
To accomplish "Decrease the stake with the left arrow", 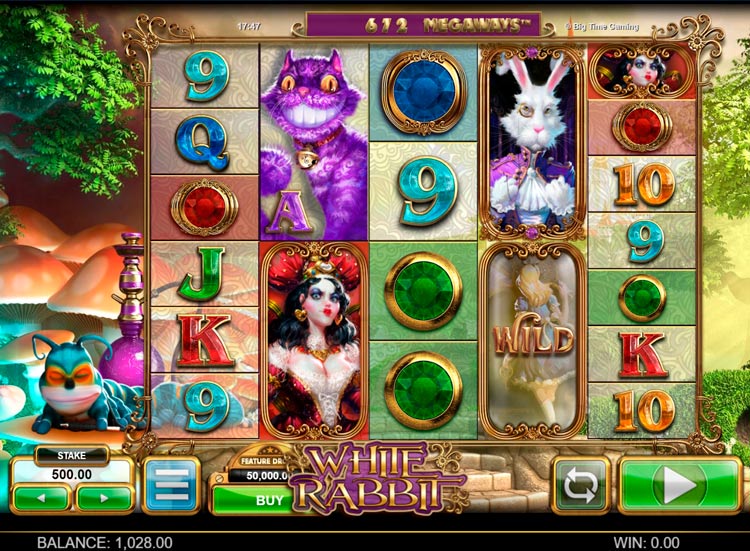I will (x=43, y=497).
